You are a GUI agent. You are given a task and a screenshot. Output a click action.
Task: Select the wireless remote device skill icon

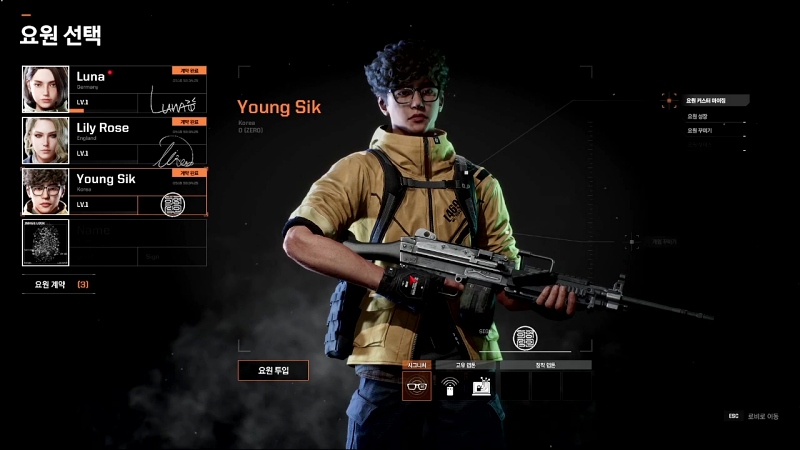449,386
